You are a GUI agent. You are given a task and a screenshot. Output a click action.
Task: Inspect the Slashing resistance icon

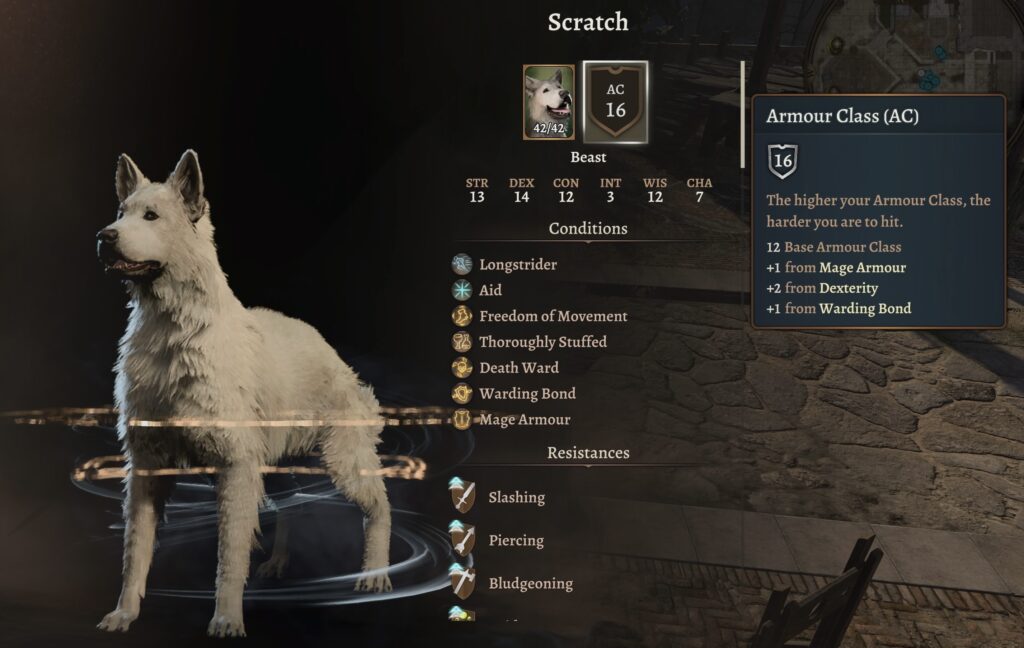462,496
